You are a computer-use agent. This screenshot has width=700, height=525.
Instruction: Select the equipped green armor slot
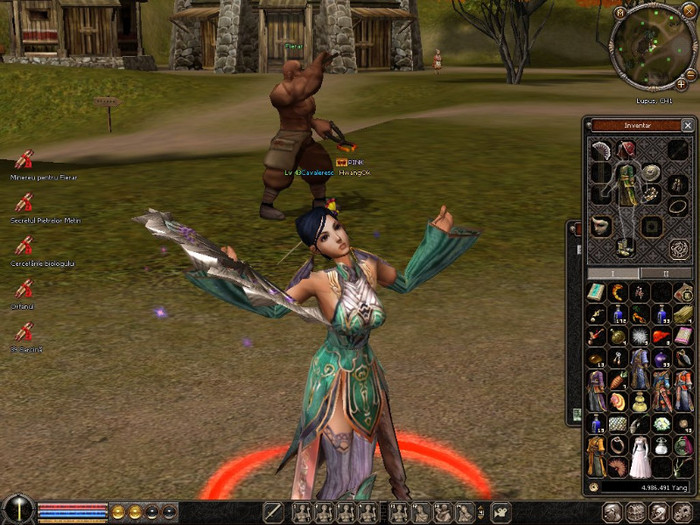click(627, 182)
